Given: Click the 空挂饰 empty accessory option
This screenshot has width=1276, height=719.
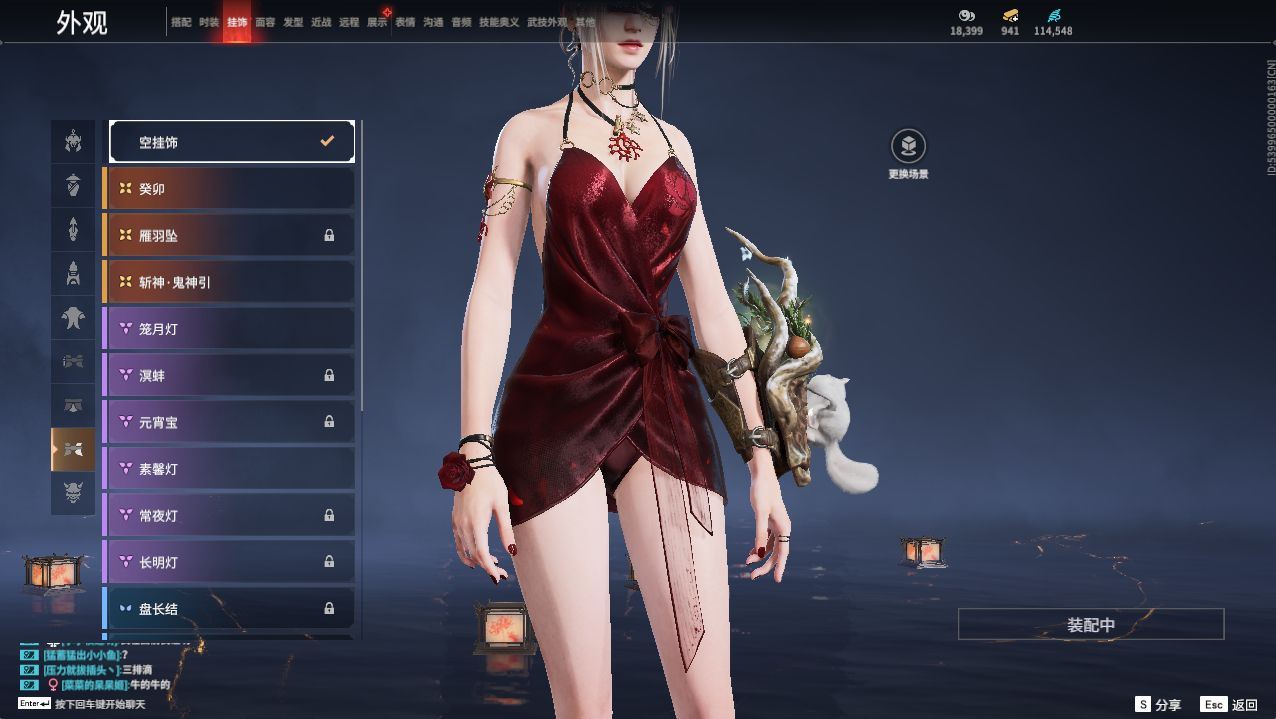Looking at the screenshot, I should (232, 142).
